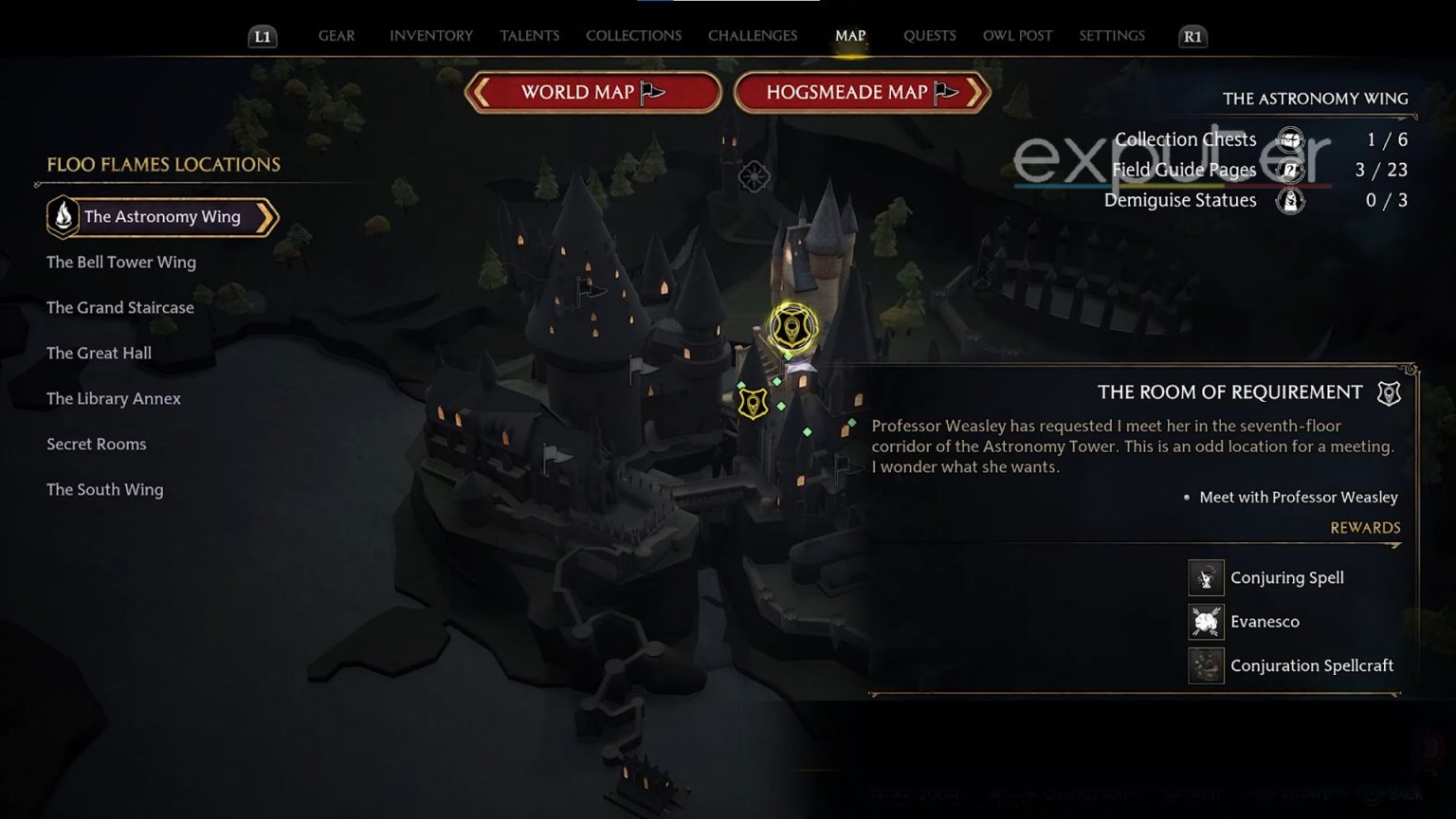
Task: Select the Demiguise Statues icon
Action: (x=1289, y=200)
